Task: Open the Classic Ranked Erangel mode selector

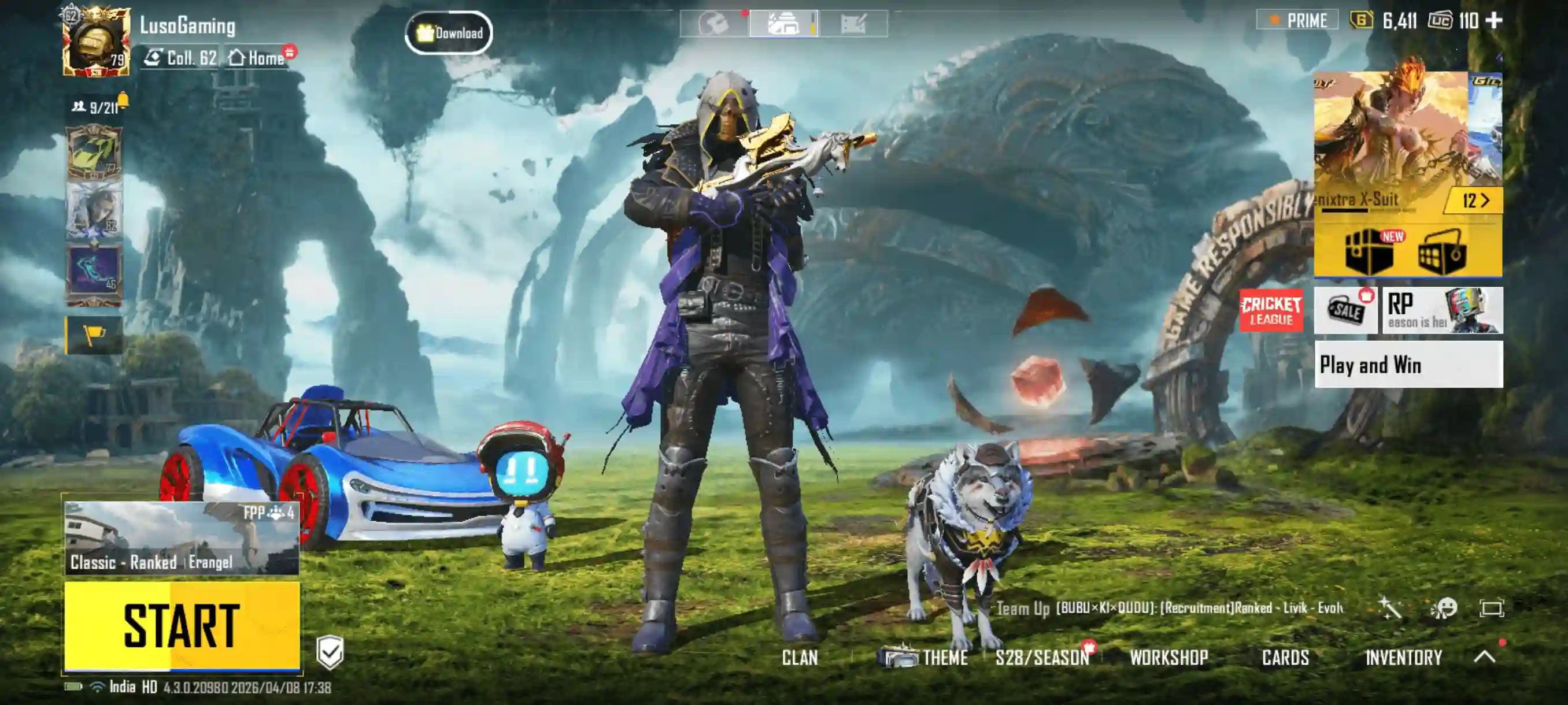Action: pos(182,539)
